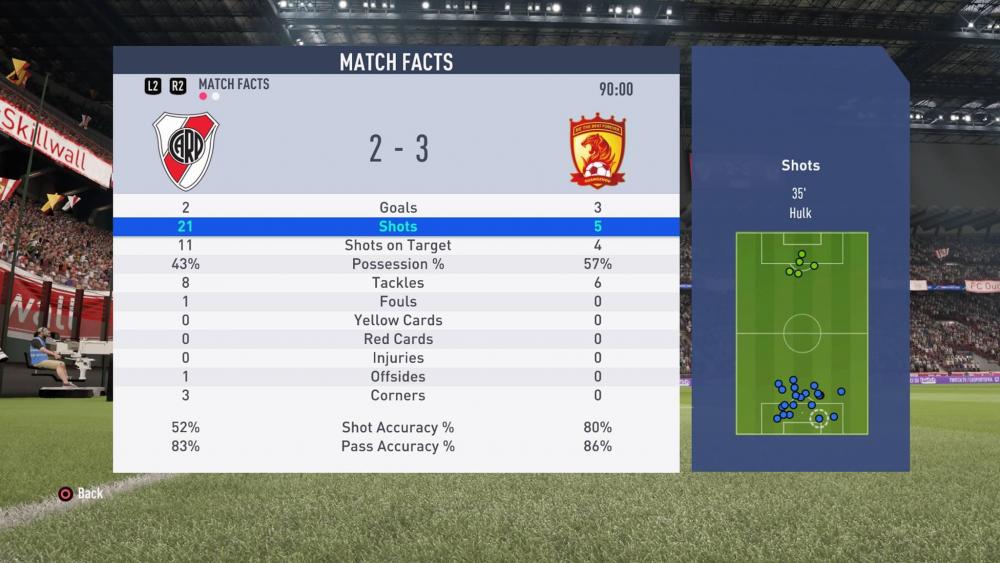Highlight the Possession % row
Image resolution: width=1000 pixels, height=563 pixels.
pyautogui.click(x=398, y=264)
